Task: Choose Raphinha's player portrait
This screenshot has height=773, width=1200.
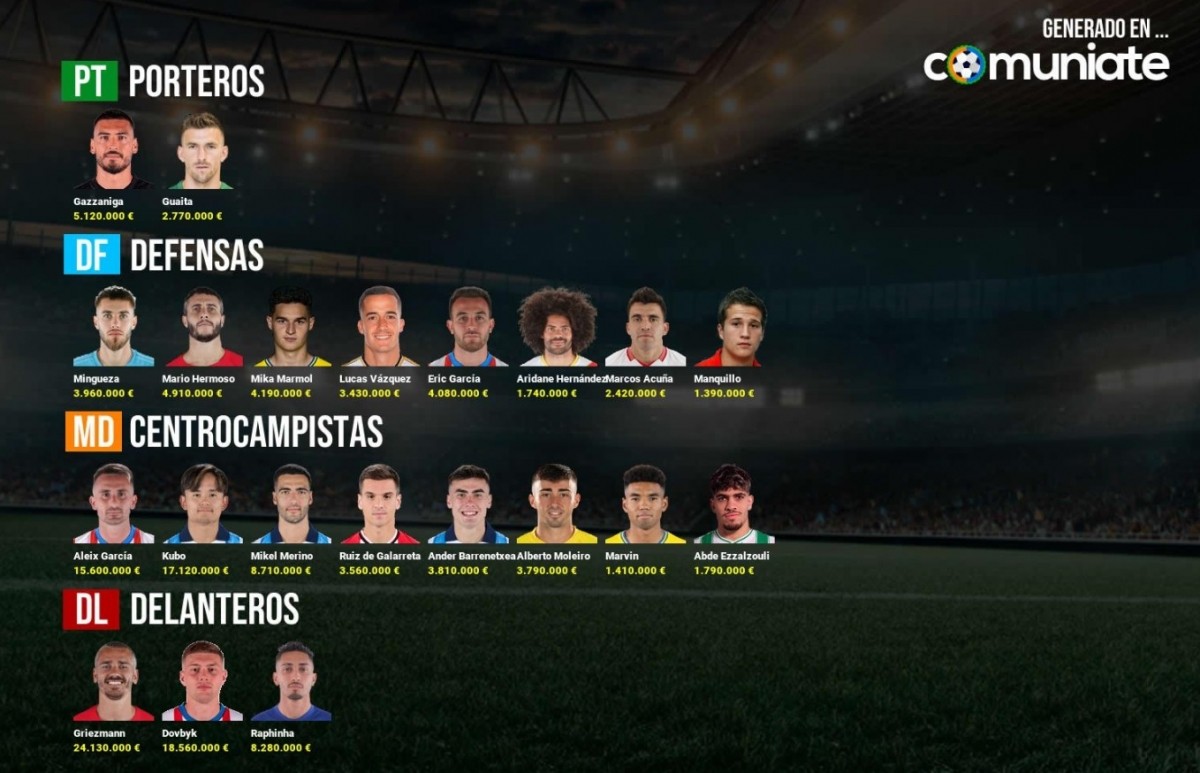Action: (x=291, y=681)
